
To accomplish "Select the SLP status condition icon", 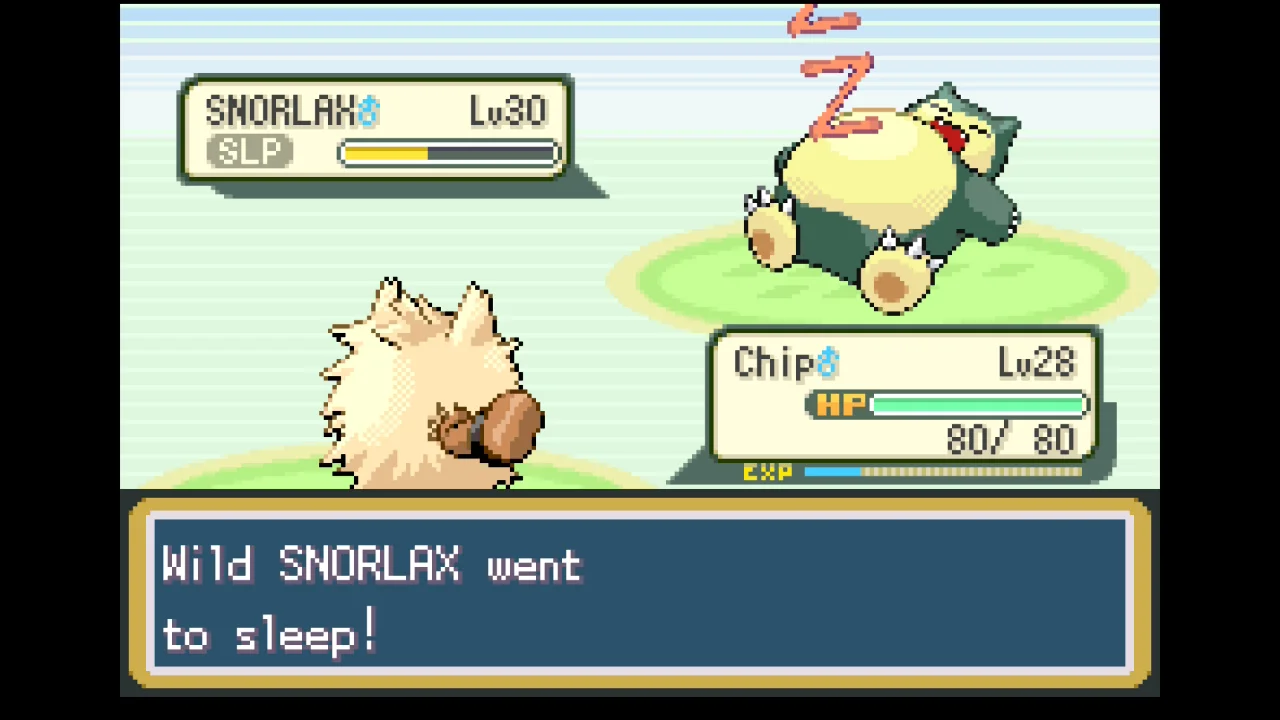I will coord(249,151).
